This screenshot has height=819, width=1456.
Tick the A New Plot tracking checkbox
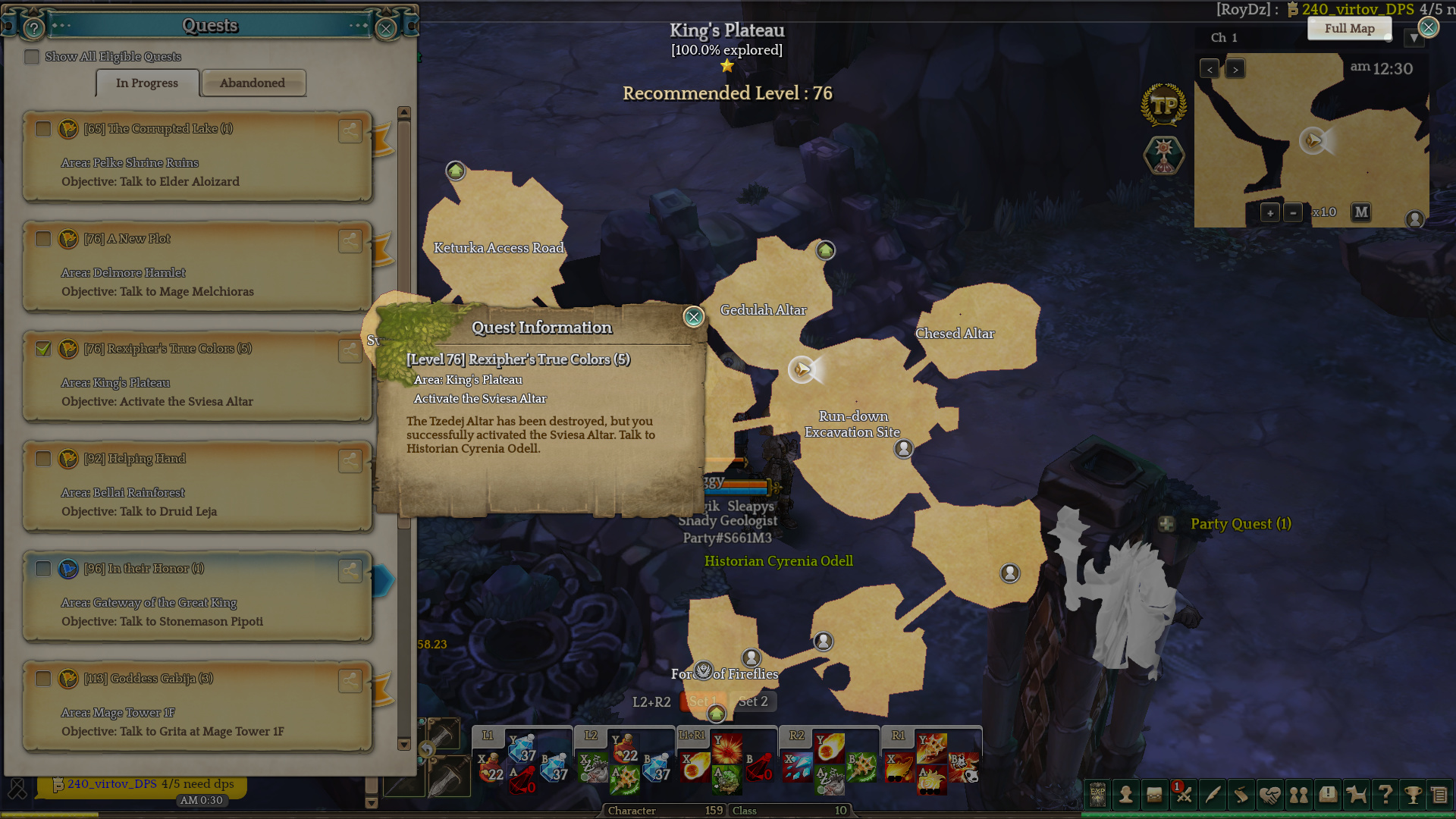click(43, 239)
